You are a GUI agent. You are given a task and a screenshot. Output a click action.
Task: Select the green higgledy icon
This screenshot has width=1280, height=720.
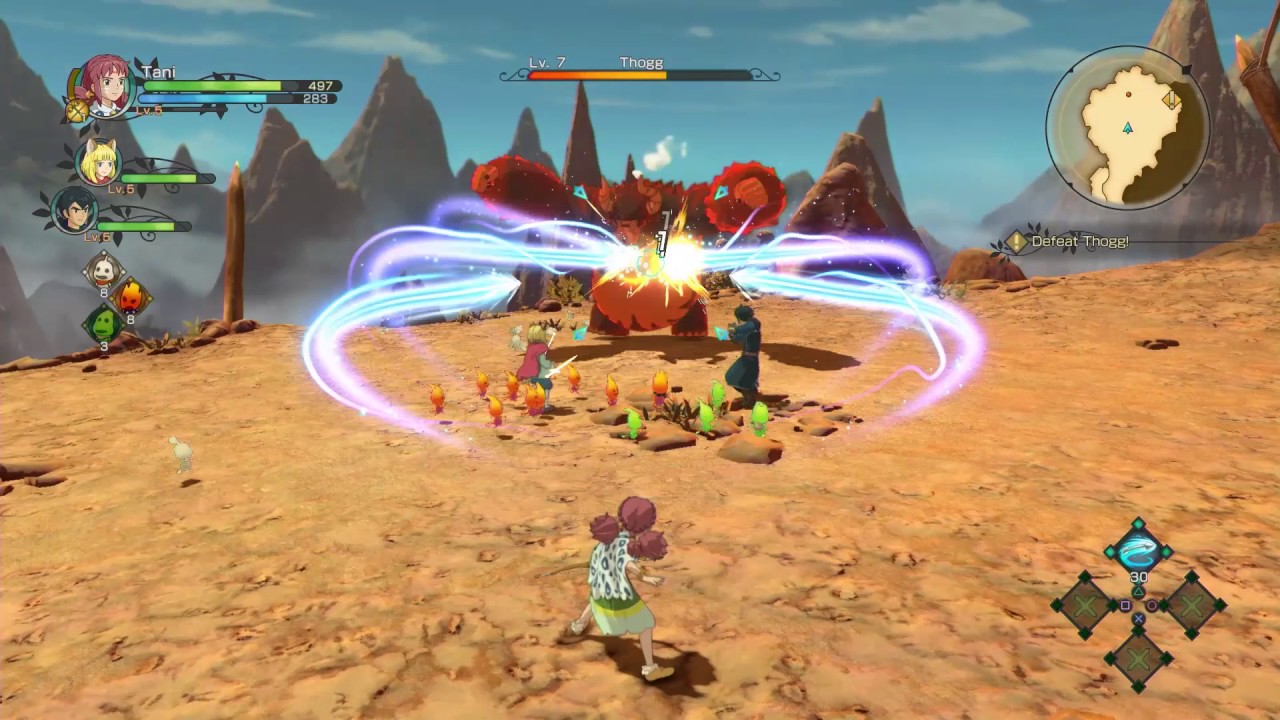tap(103, 324)
